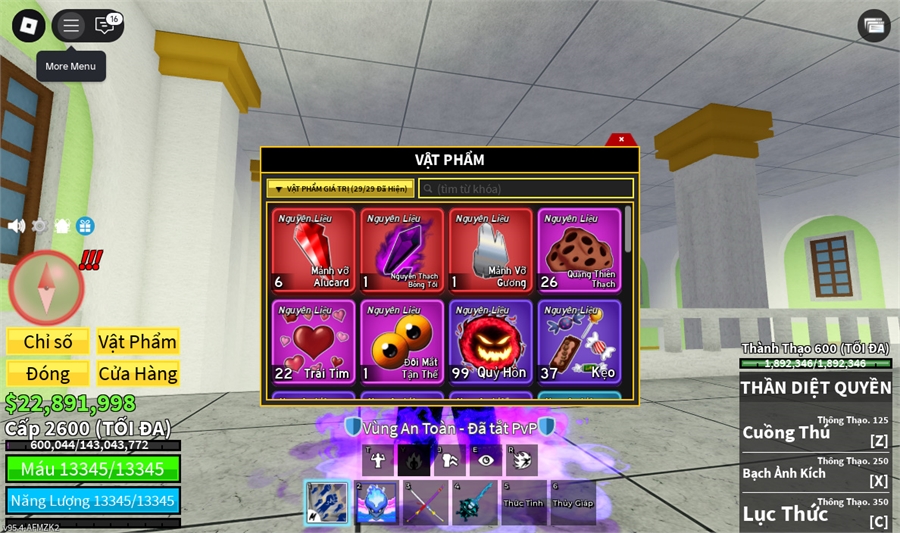Select the Thức Tỉnh hotbar slot
Image resolution: width=900 pixels, height=533 pixels.
(x=523, y=503)
